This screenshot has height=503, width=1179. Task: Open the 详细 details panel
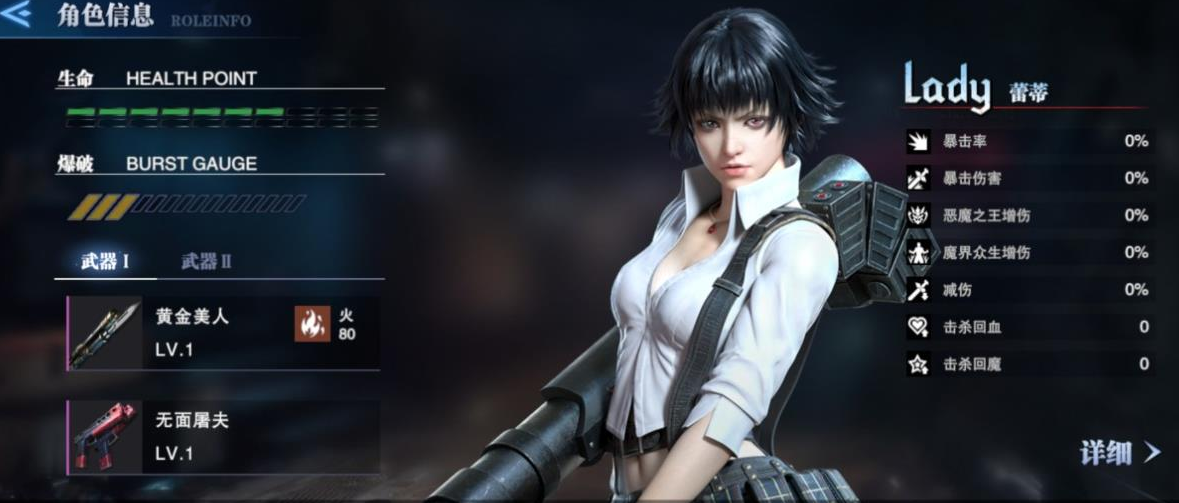(x=1119, y=452)
